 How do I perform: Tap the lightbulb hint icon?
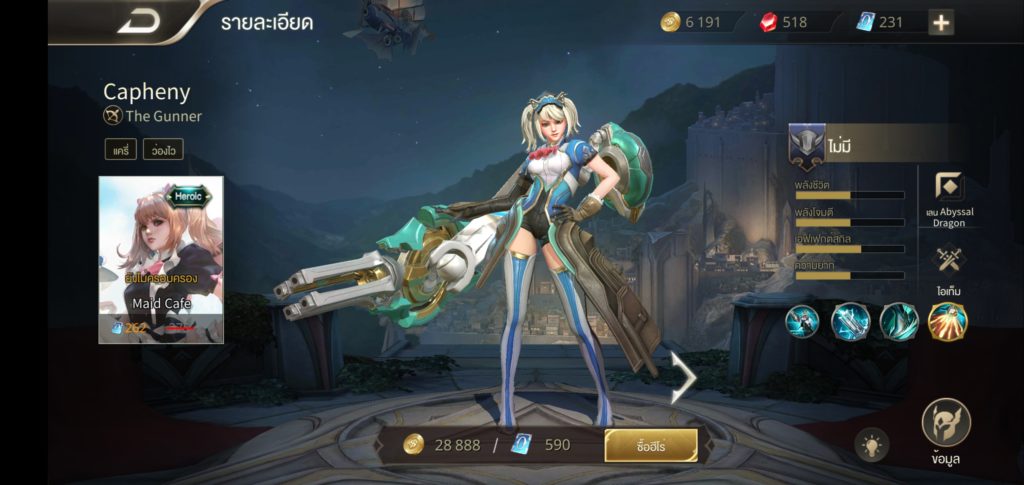click(x=871, y=445)
